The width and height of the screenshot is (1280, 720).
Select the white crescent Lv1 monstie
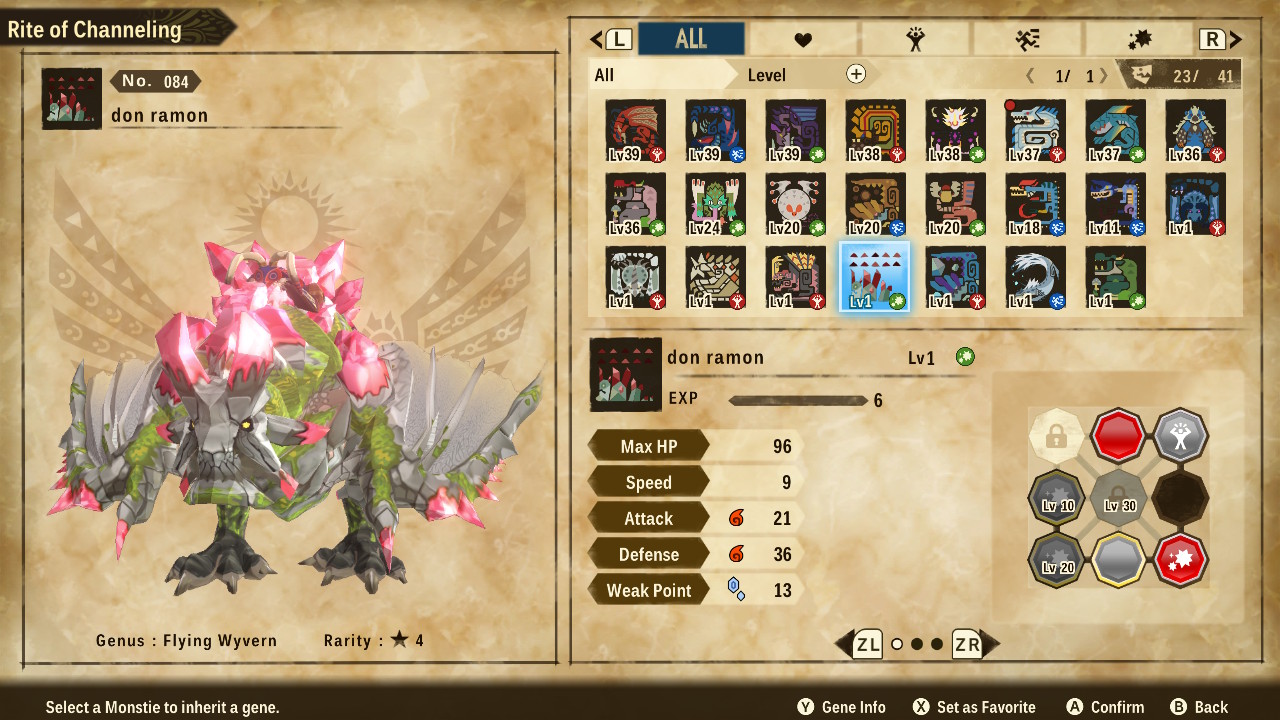click(1035, 277)
